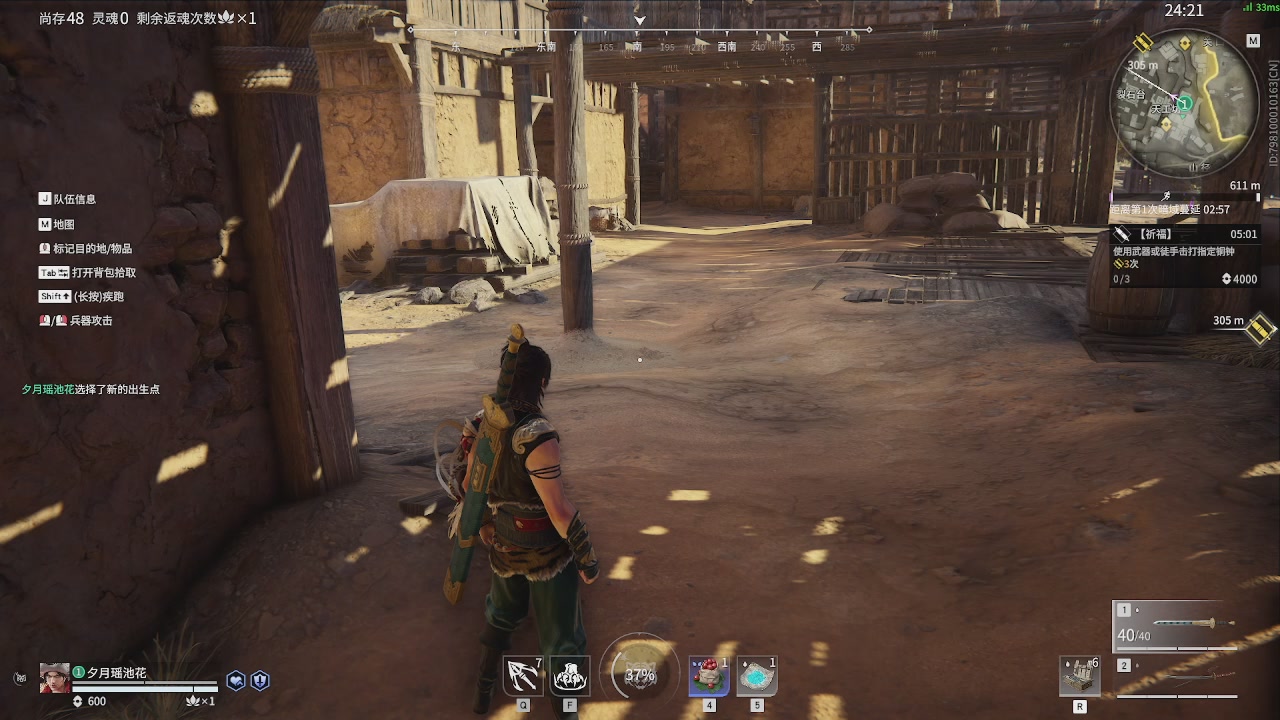Select the repair kit slot

point(1080,676)
